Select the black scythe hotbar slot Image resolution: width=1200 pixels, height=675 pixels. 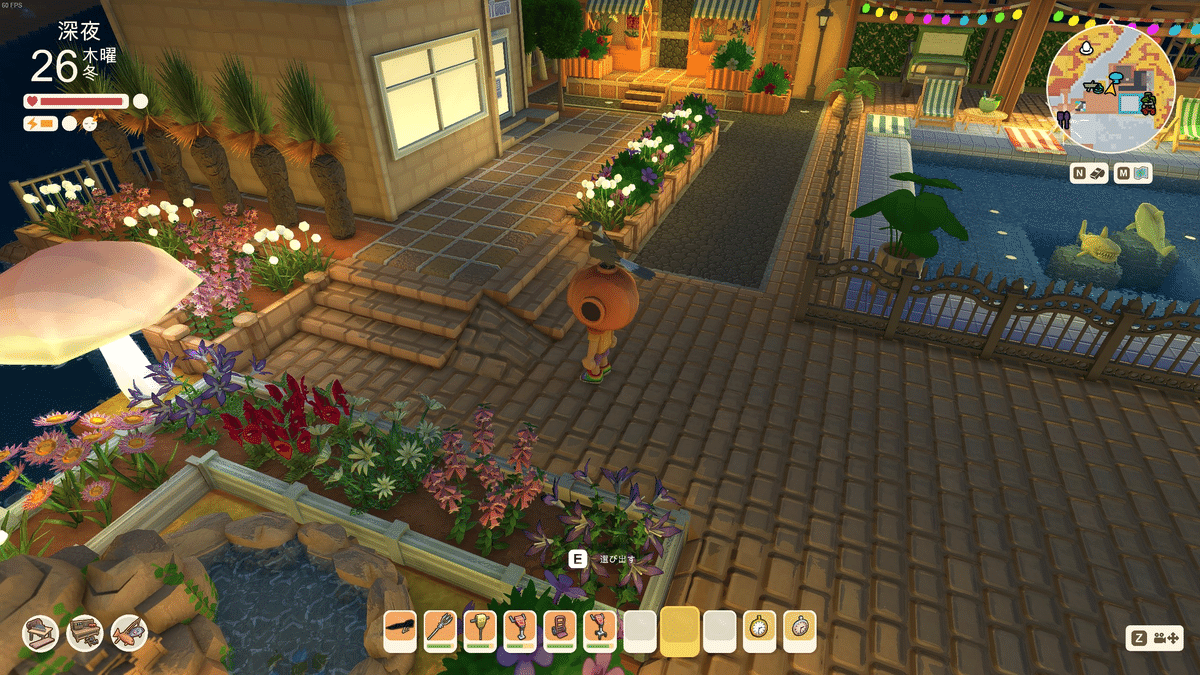pyautogui.click(x=400, y=629)
